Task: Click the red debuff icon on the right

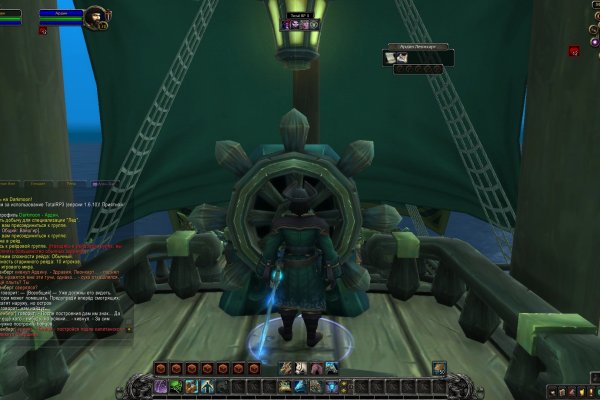Action: (575, 50)
